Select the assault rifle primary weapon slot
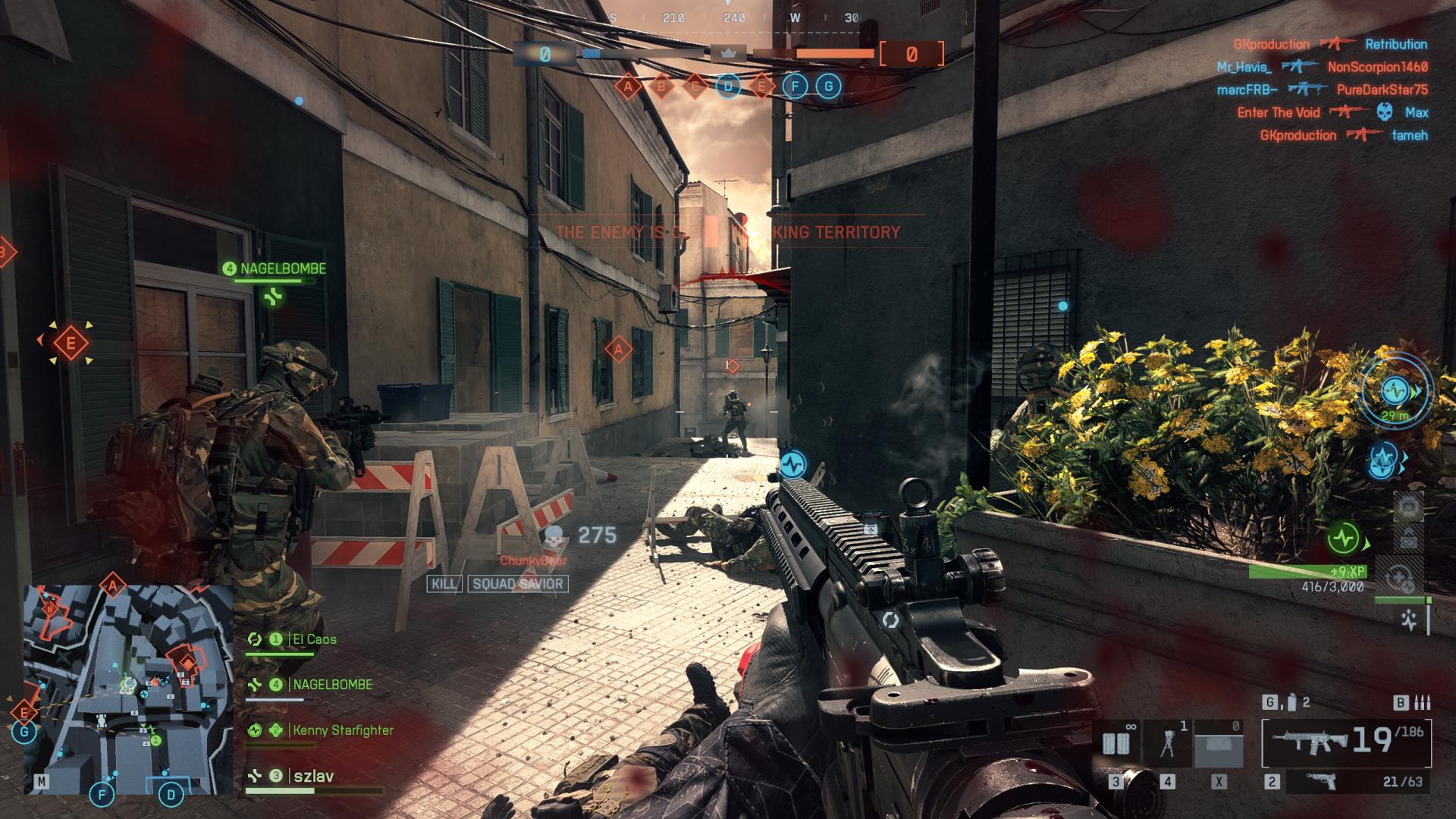Viewport: 1456px width, 819px height. pyautogui.click(x=1346, y=741)
